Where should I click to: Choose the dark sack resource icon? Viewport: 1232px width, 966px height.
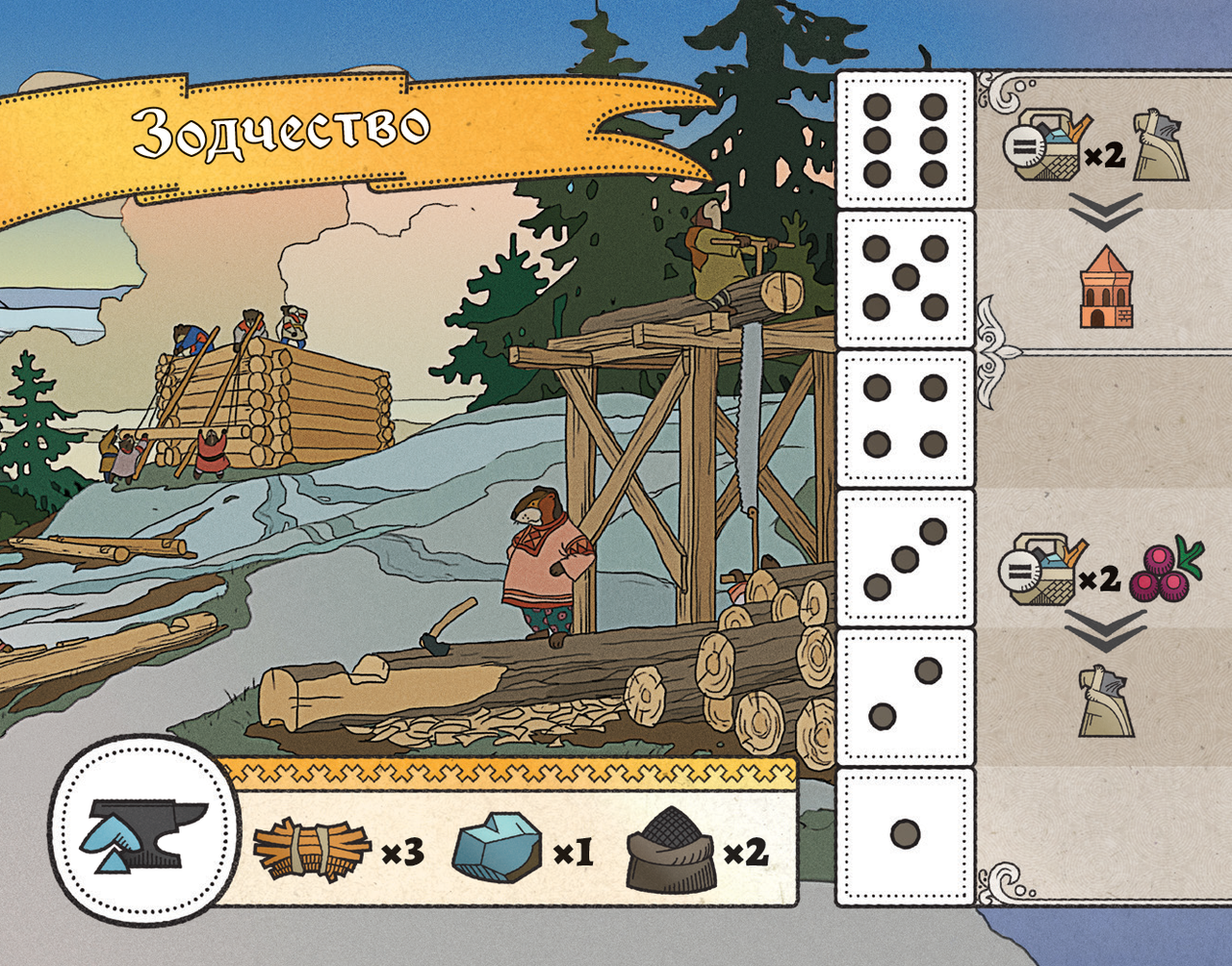tap(669, 848)
